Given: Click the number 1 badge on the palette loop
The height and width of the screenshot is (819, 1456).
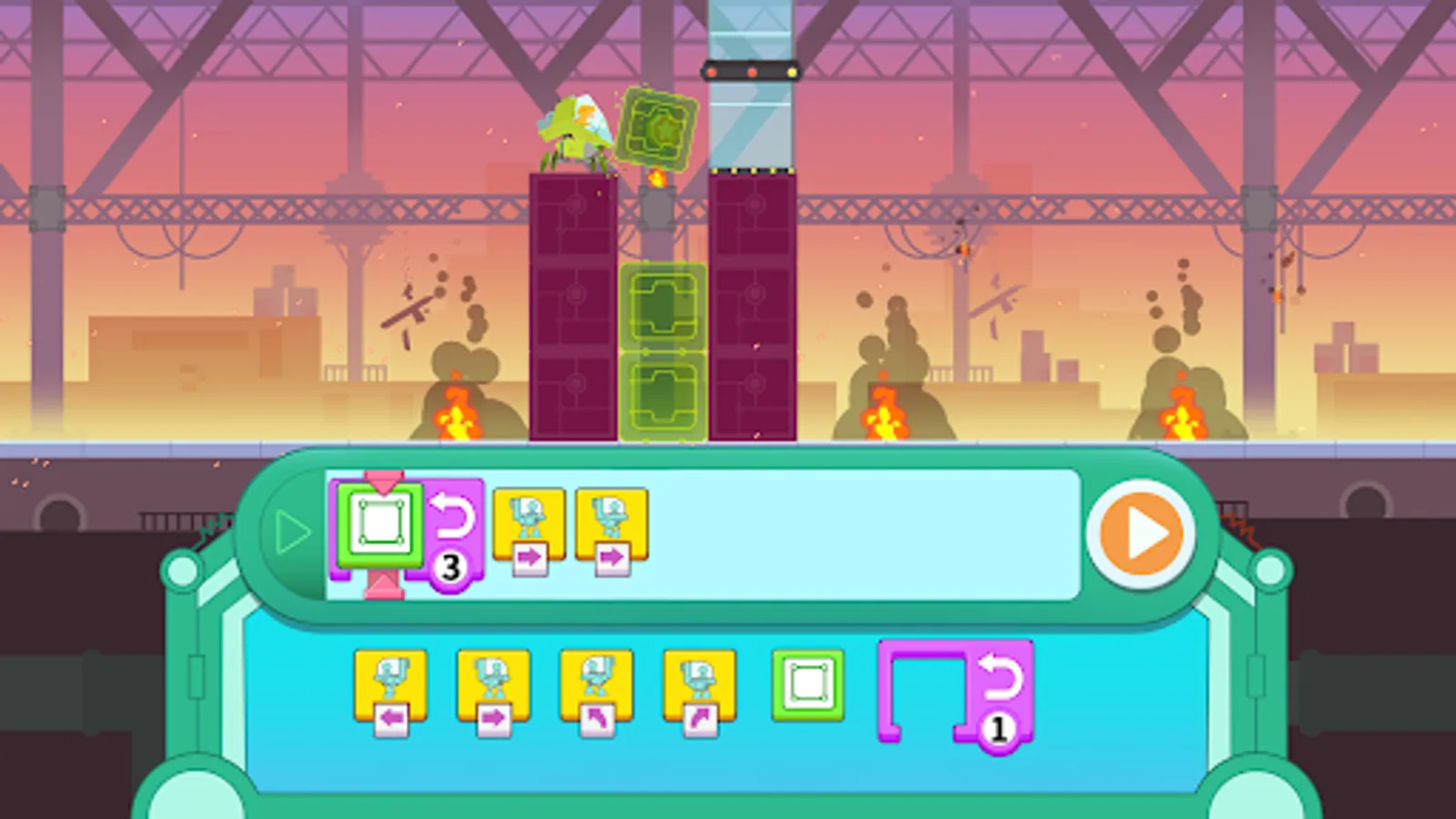Looking at the screenshot, I should [x=998, y=725].
